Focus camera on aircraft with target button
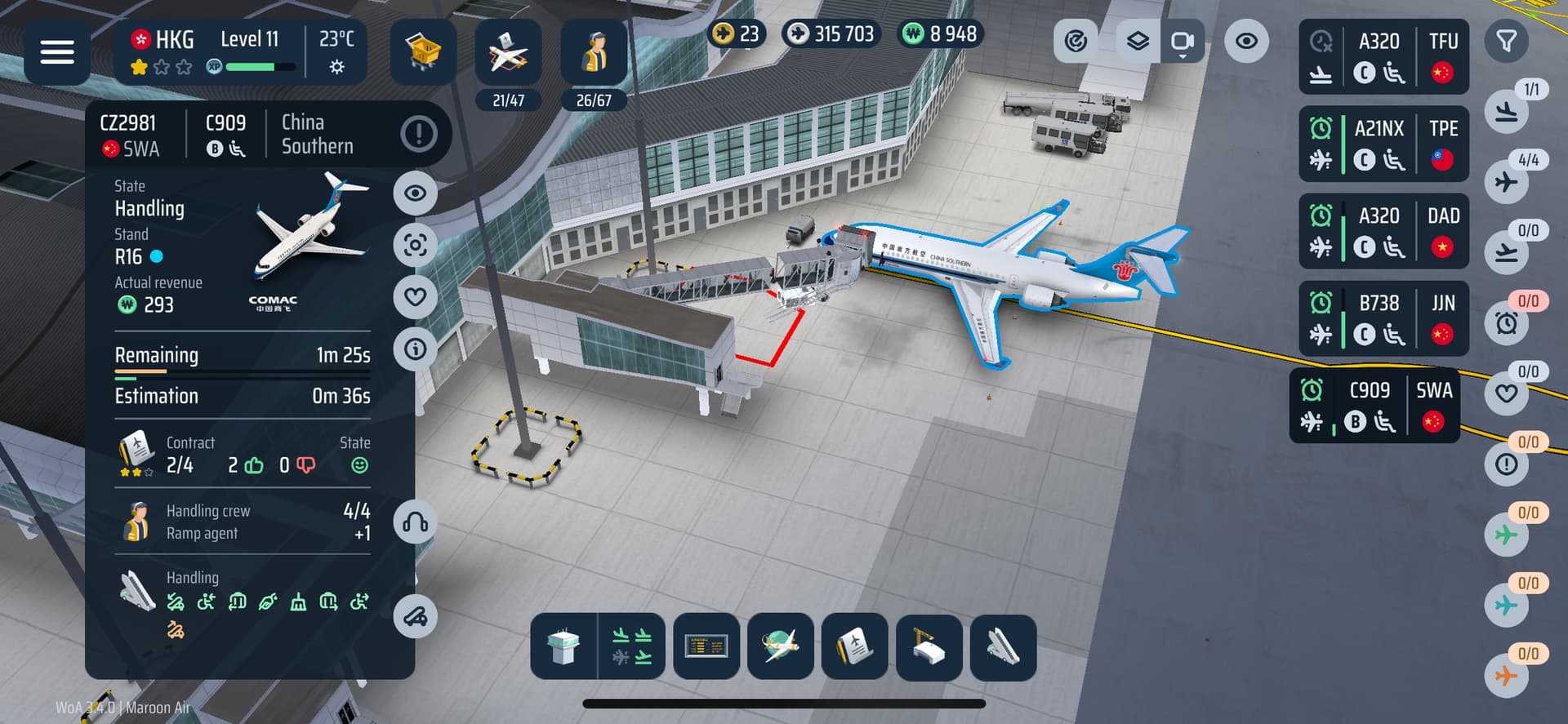The width and height of the screenshot is (1568, 724). click(415, 245)
